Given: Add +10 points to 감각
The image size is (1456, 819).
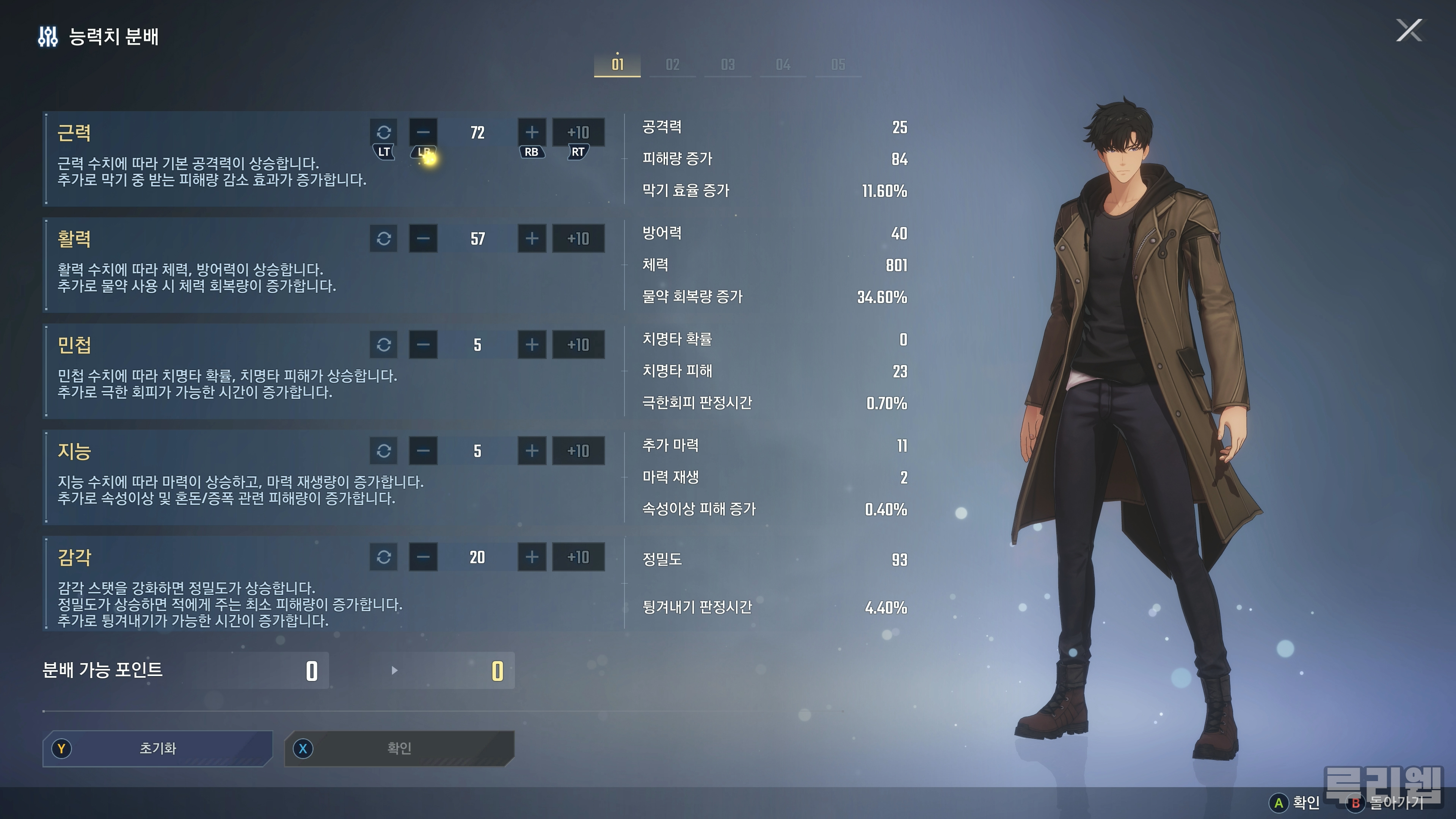Looking at the screenshot, I should 577,557.
